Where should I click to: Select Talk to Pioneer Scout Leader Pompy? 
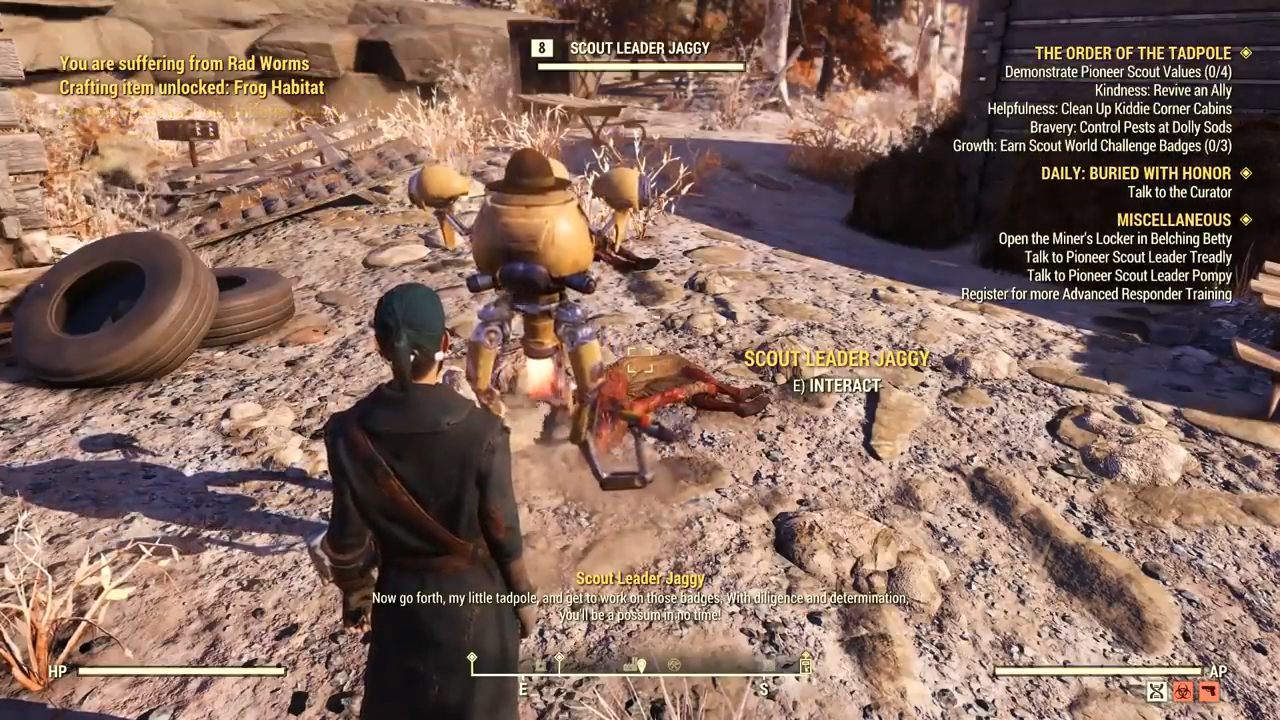(x=1129, y=275)
